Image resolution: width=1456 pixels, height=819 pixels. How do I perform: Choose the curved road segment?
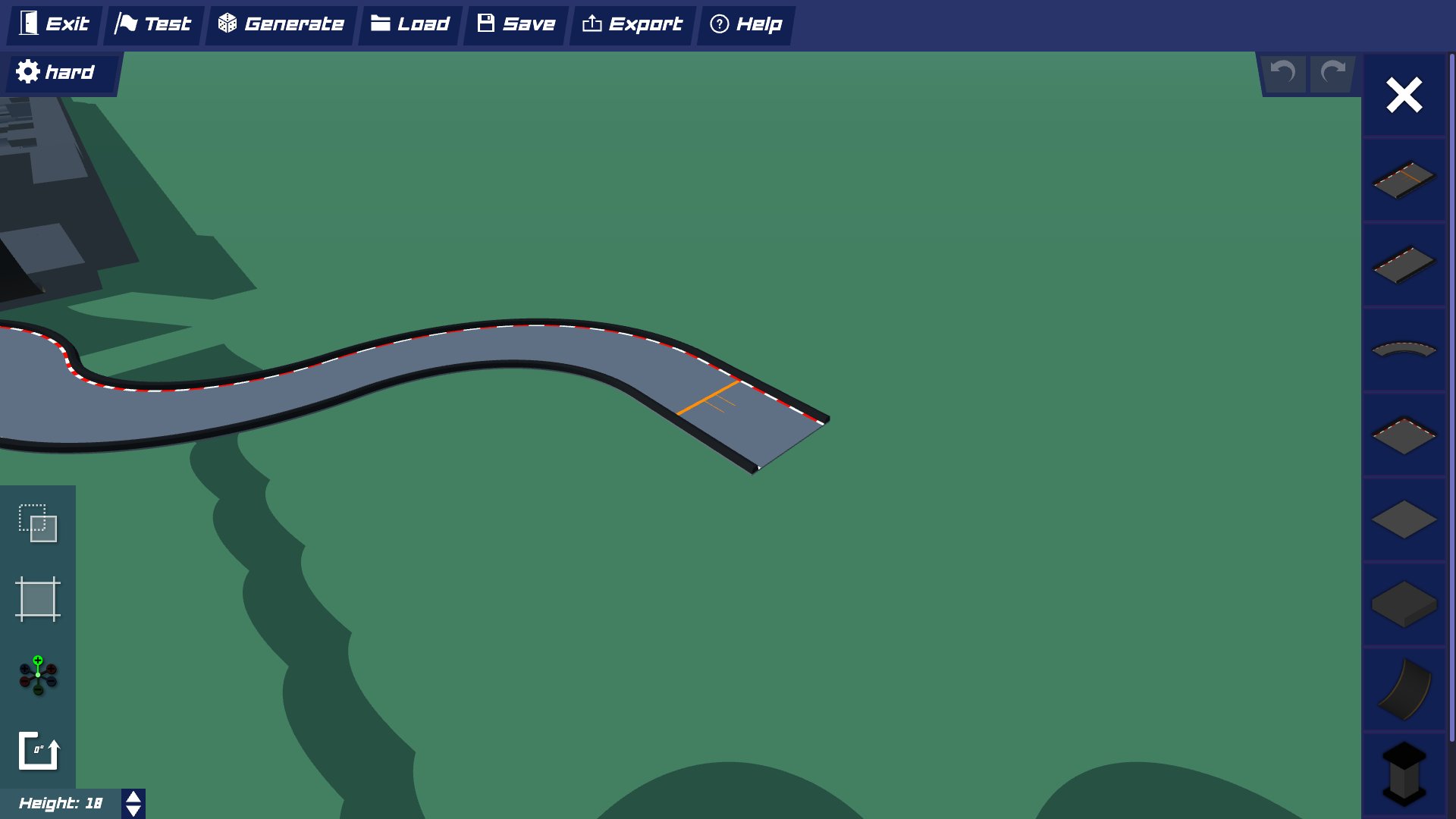tap(1404, 349)
